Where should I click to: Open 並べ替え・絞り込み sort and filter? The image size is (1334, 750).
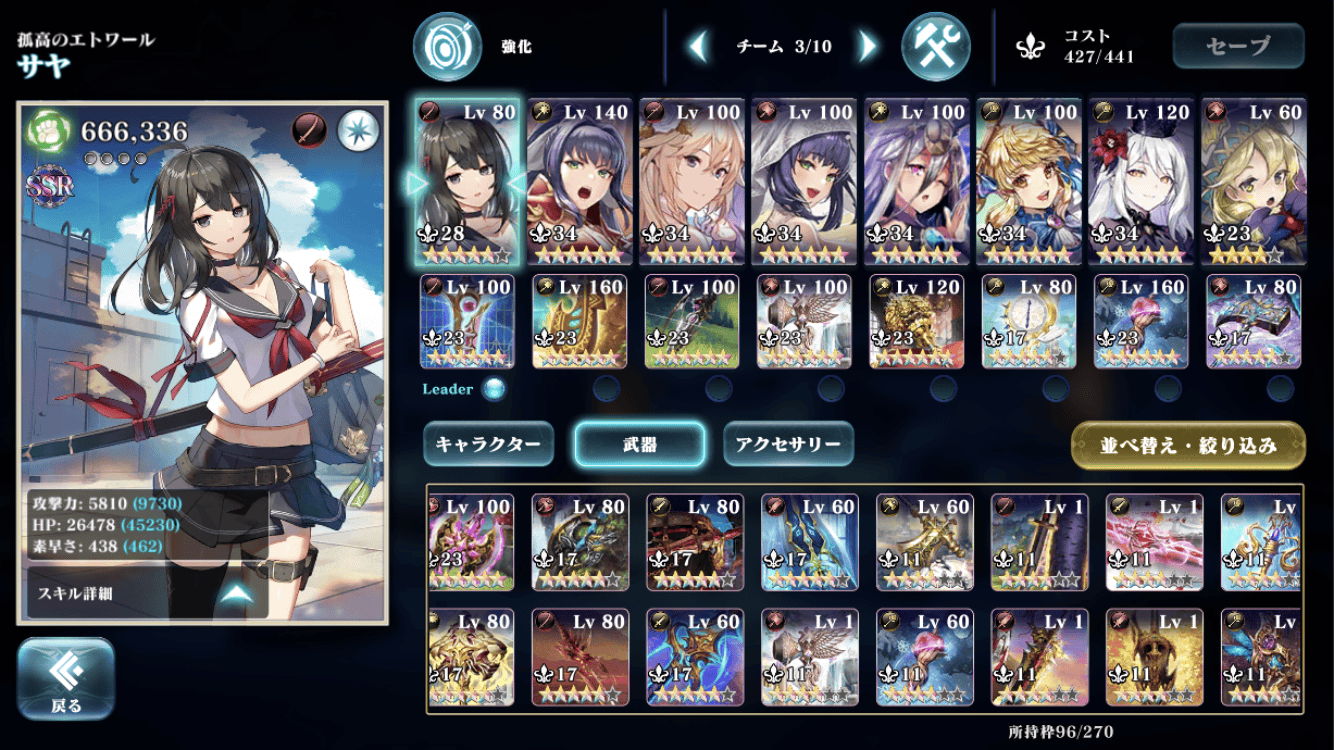tap(1188, 446)
